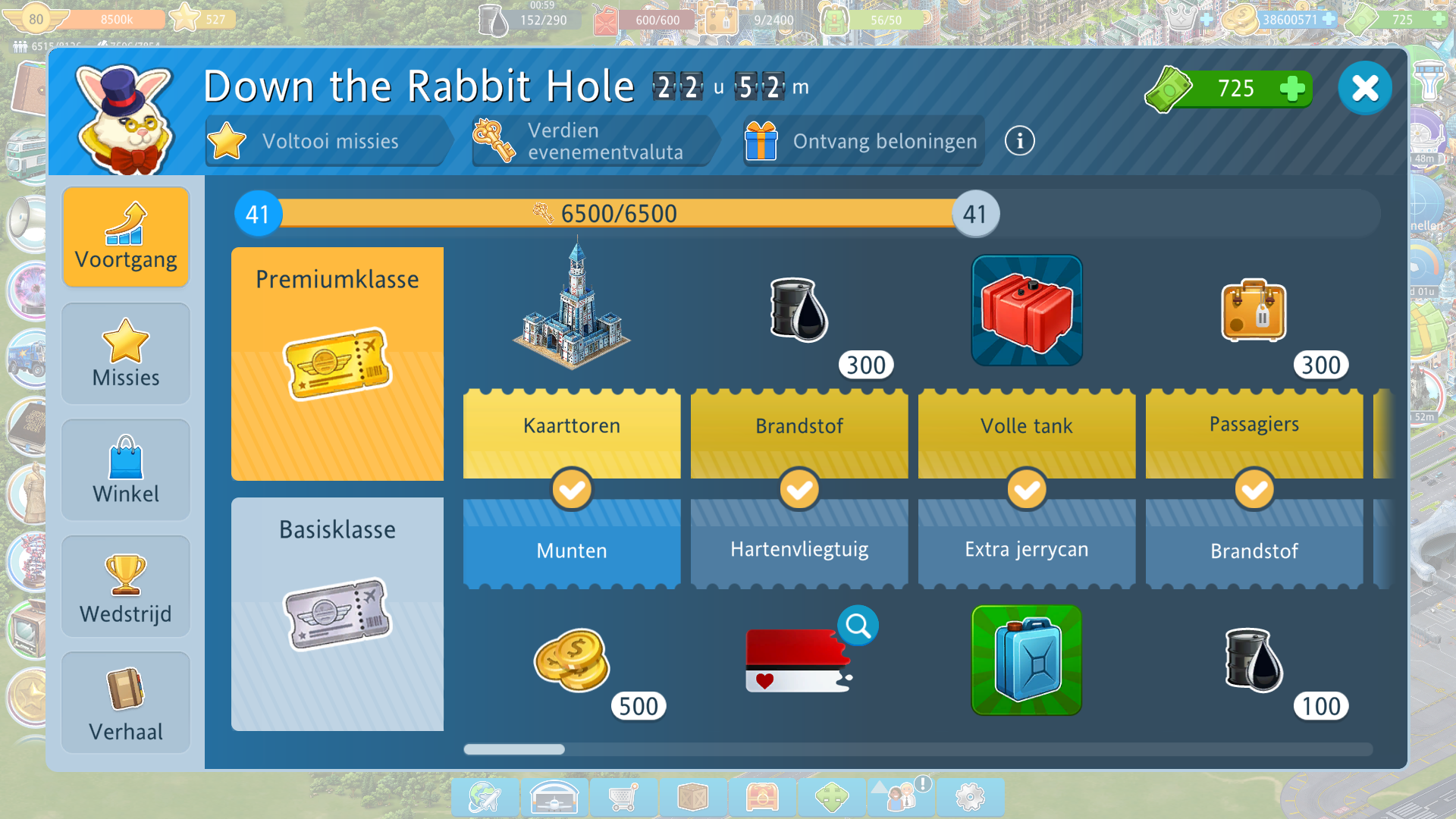Inspect the Hartenvliegtuig with the magnifier icon
Viewport: 1456px width, 819px height.
(x=858, y=626)
